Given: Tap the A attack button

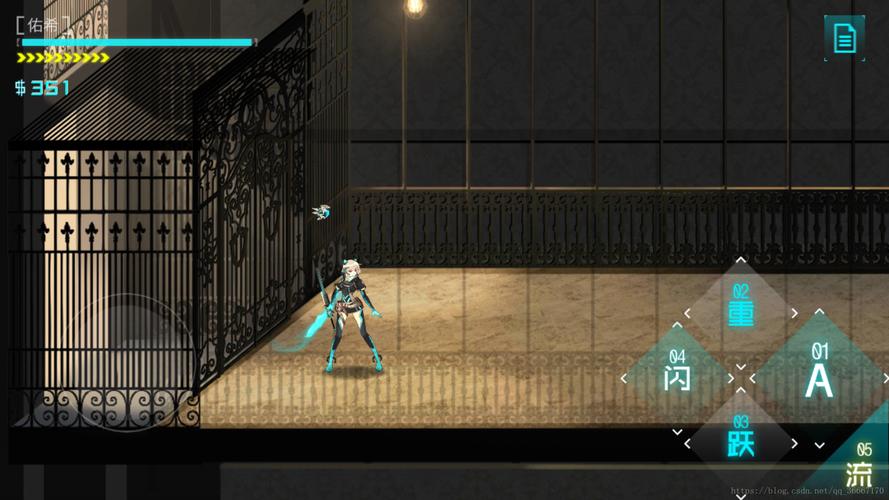Looking at the screenshot, I should tap(819, 379).
